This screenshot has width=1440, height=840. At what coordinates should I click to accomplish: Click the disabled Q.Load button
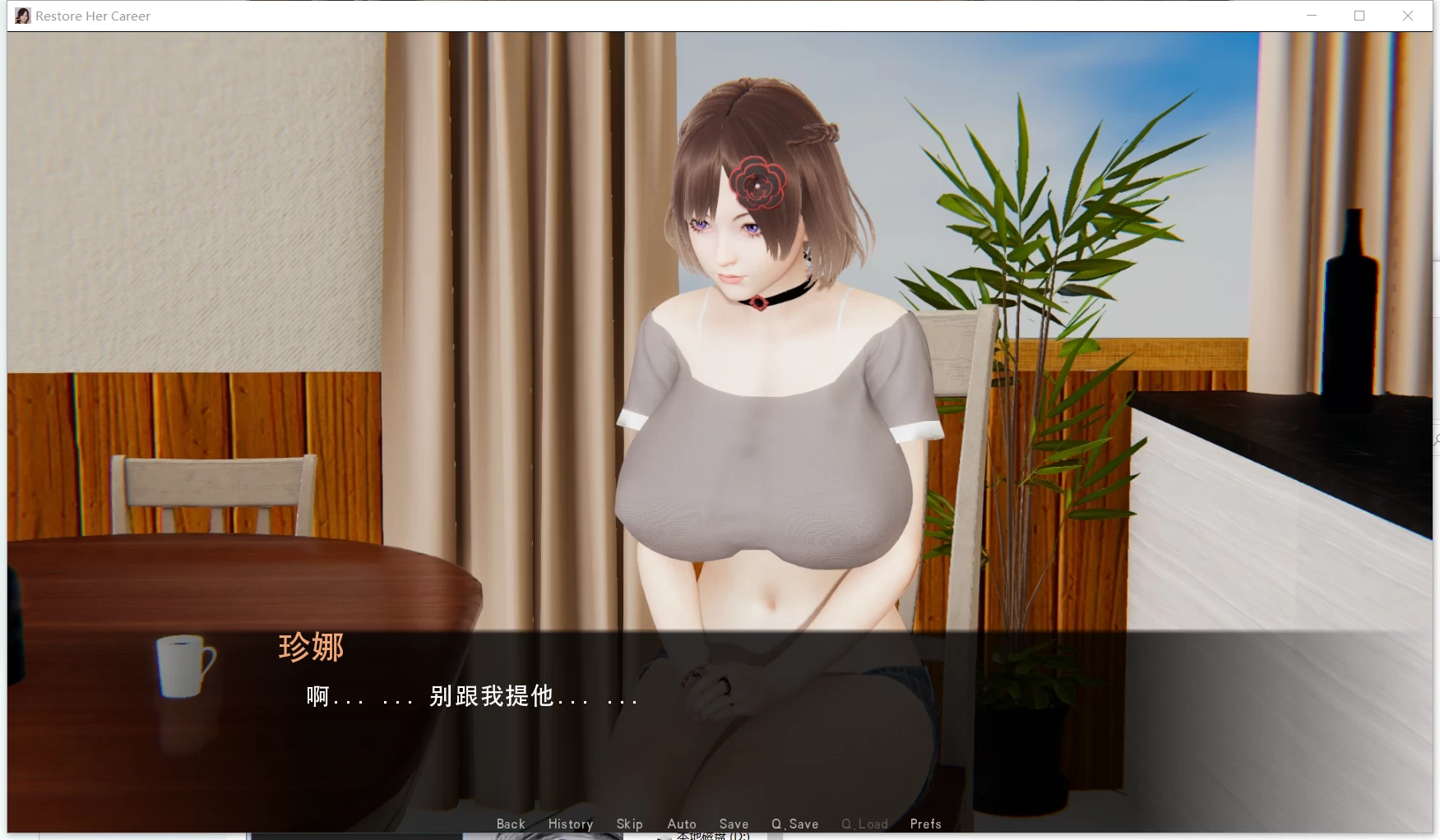pos(864,824)
